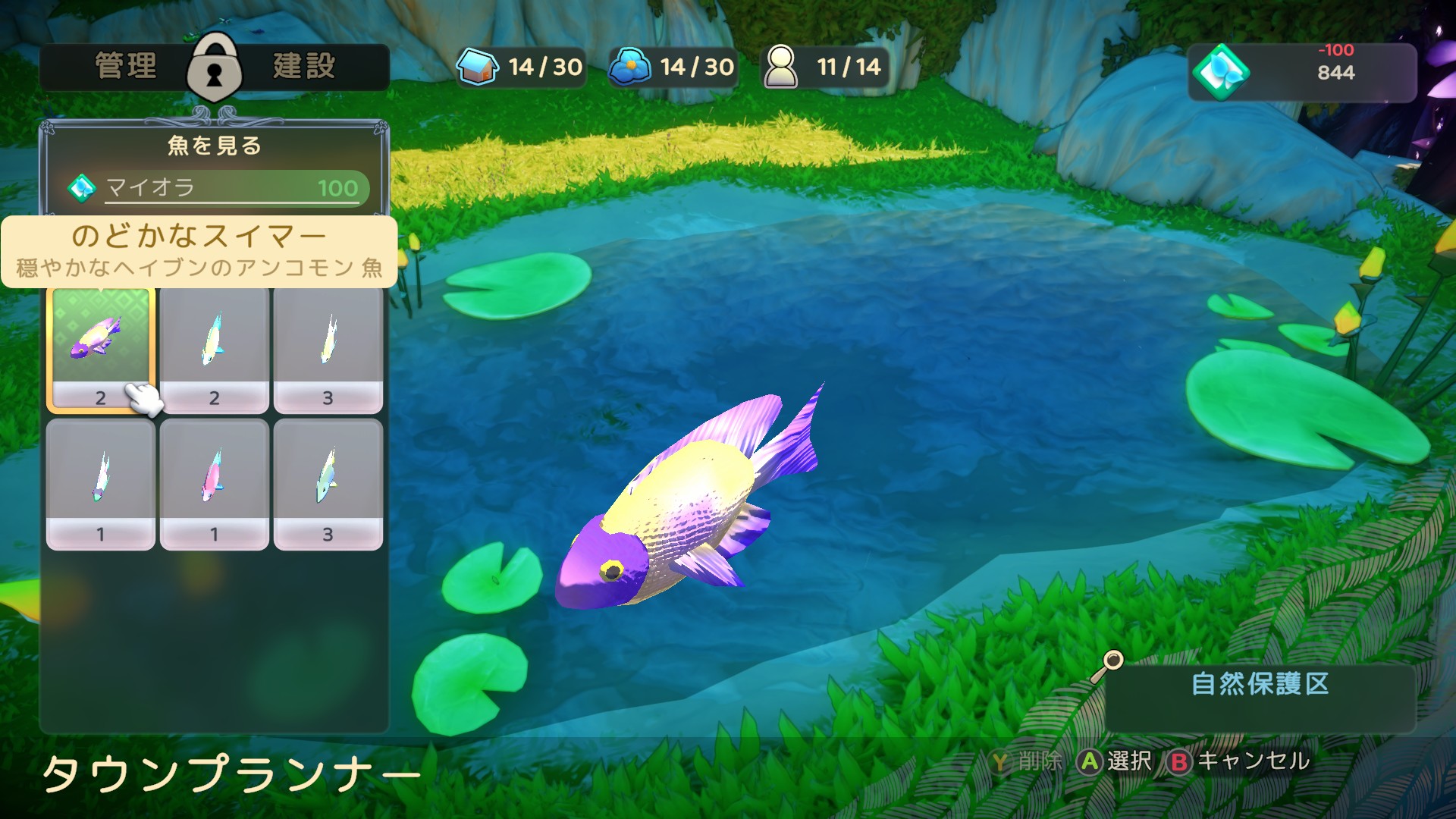The image size is (1456, 819).
Task: Click the butterfly gem currency icon
Action: click(1221, 72)
